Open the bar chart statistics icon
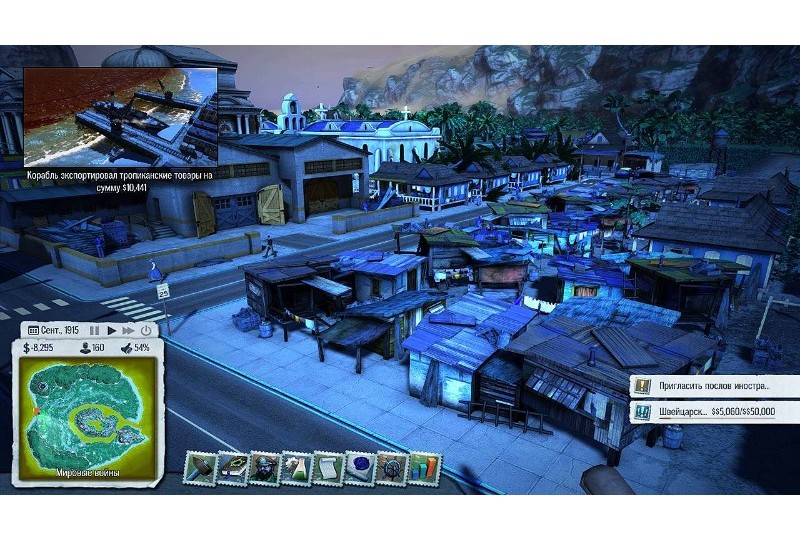 (423, 467)
